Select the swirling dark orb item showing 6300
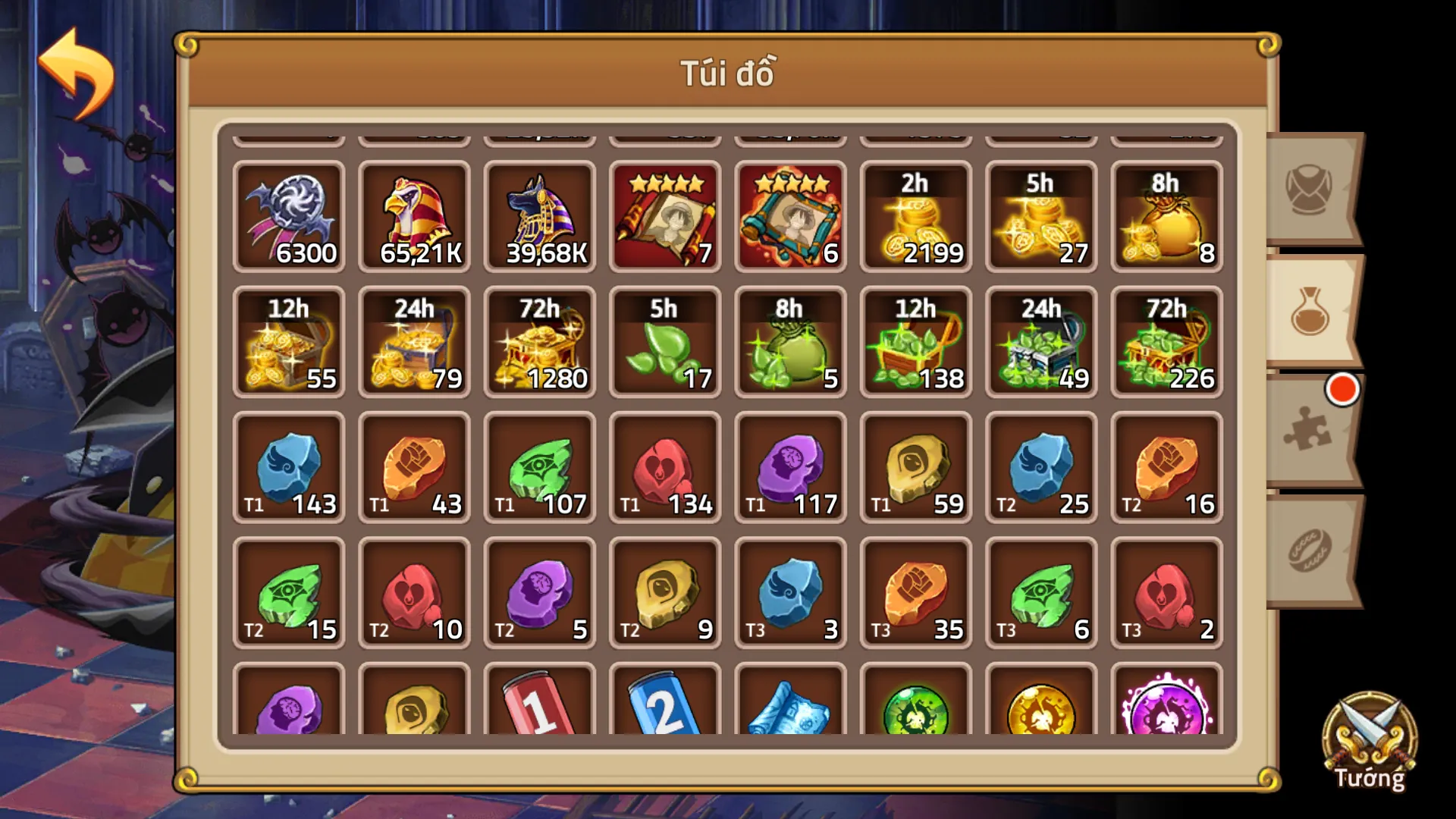The width and height of the screenshot is (1456, 819). [290, 218]
